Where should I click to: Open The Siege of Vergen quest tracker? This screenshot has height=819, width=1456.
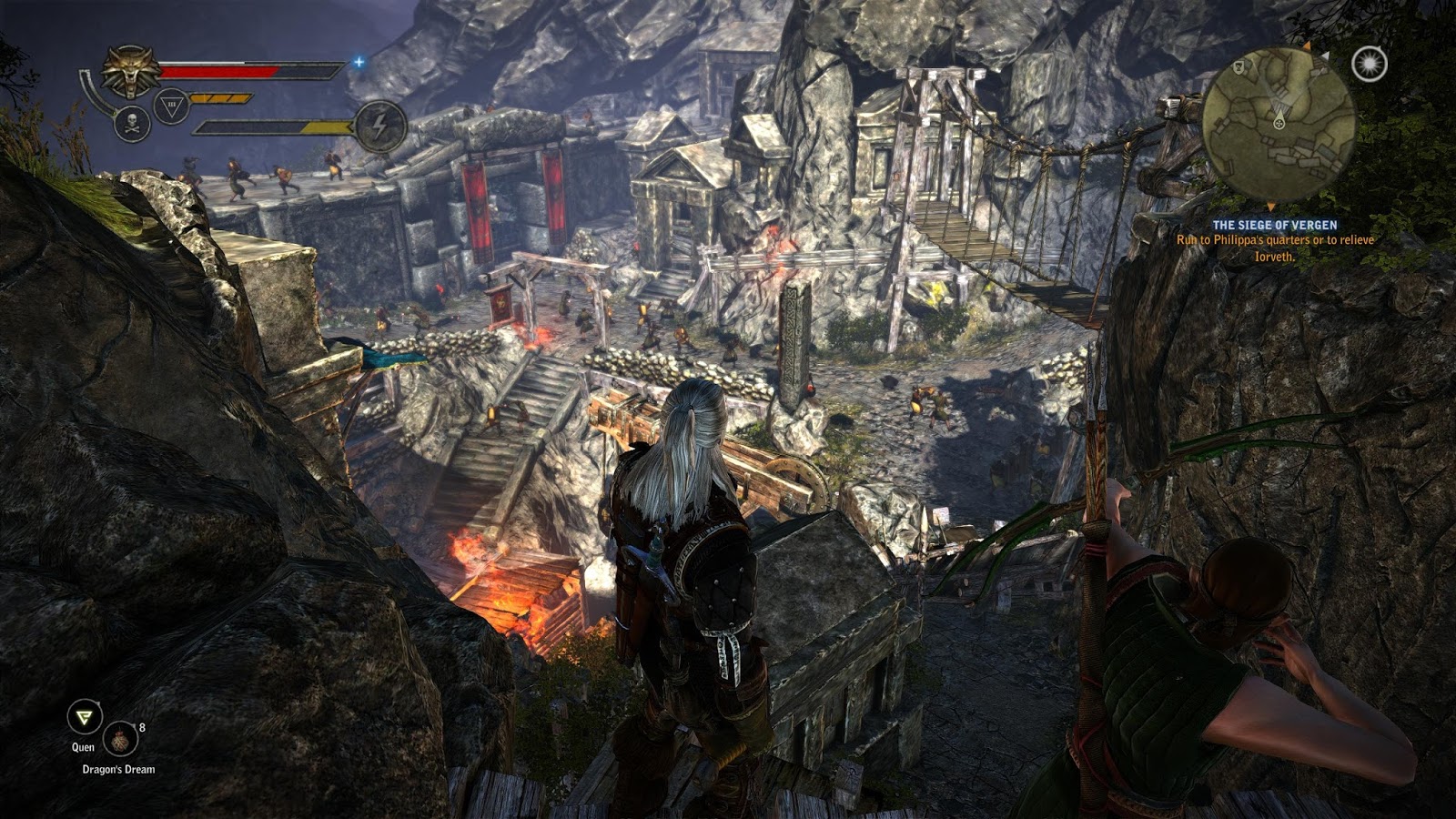tap(1274, 225)
